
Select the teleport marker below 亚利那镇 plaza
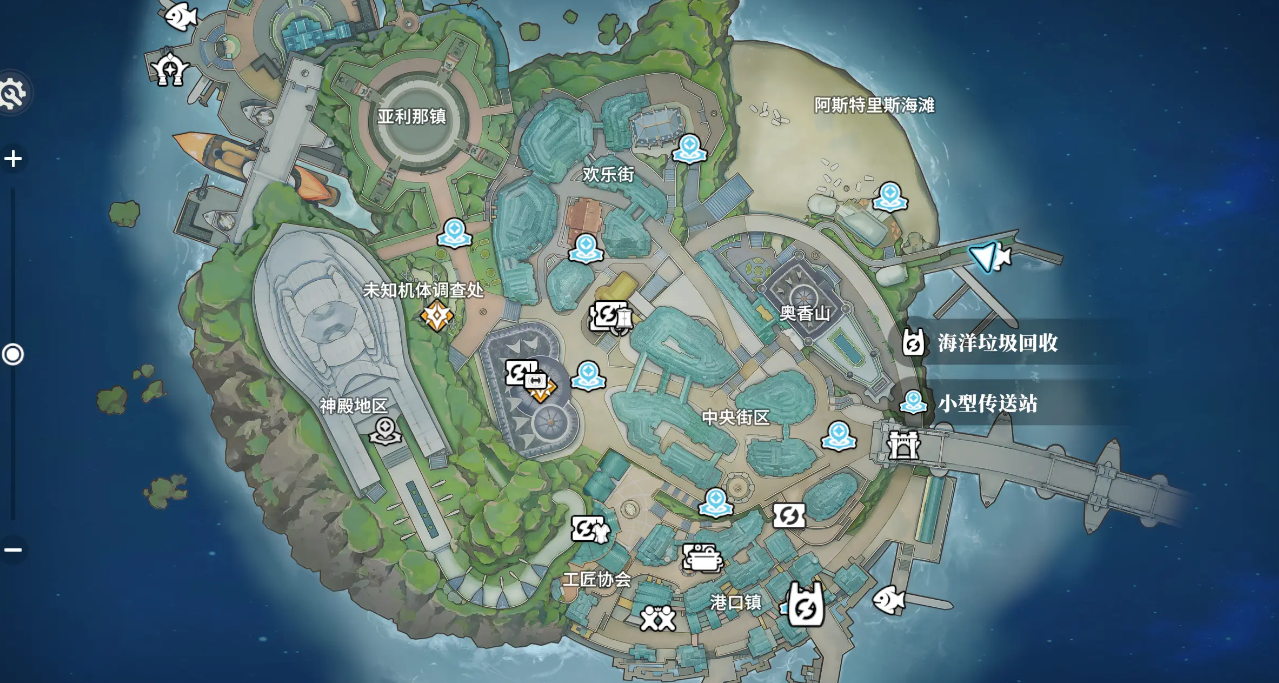(454, 233)
